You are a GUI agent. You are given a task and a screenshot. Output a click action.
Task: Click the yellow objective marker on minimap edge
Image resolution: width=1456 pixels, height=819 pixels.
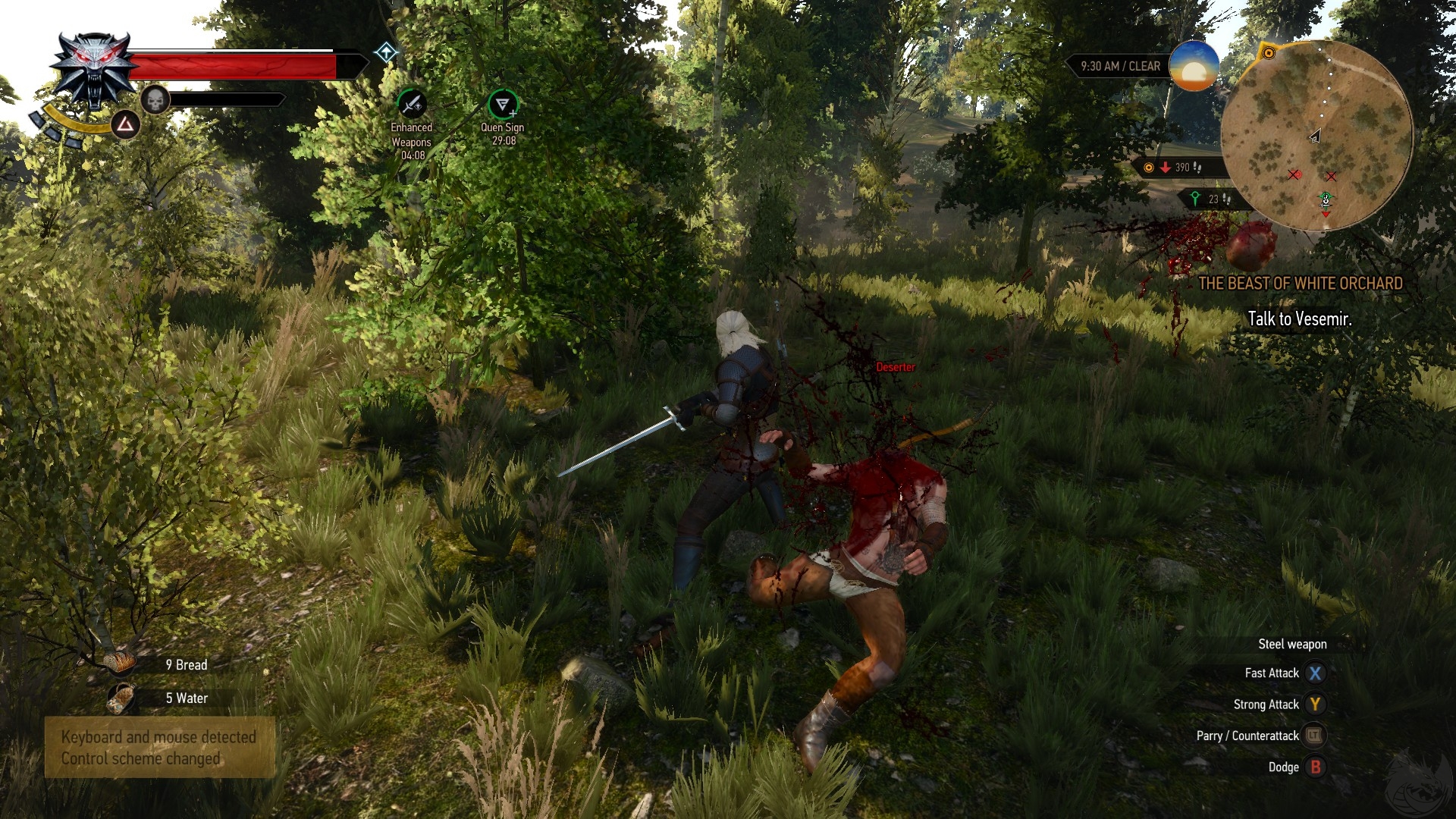click(x=1268, y=53)
